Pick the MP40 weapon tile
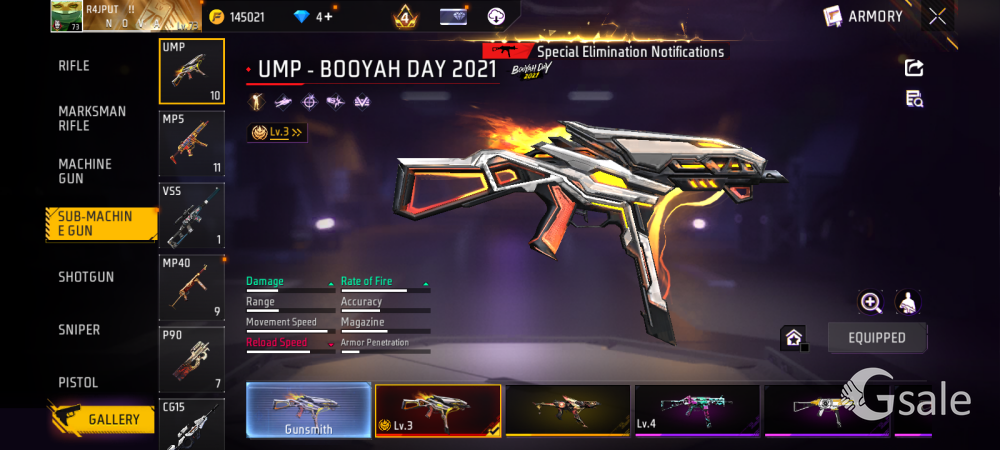Screen dimensions: 1000x450 (192, 287)
